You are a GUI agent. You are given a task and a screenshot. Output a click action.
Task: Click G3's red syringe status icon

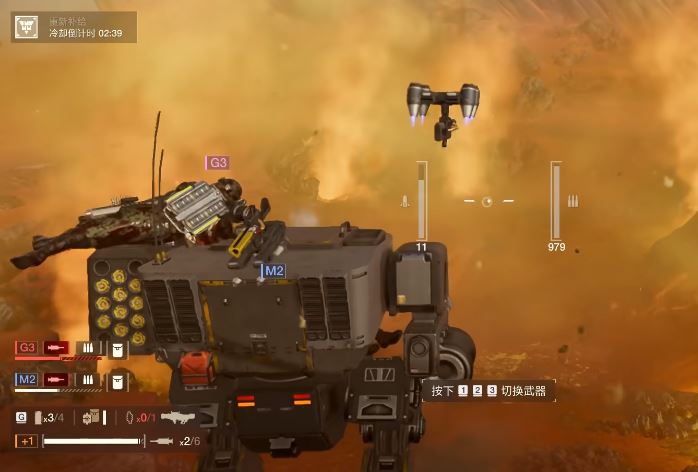57,348
